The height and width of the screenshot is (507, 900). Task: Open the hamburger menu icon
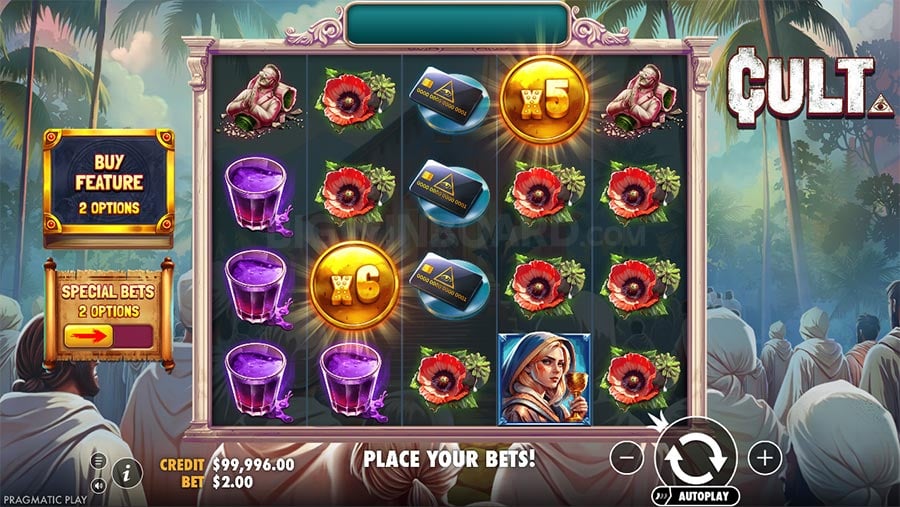click(99, 461)
